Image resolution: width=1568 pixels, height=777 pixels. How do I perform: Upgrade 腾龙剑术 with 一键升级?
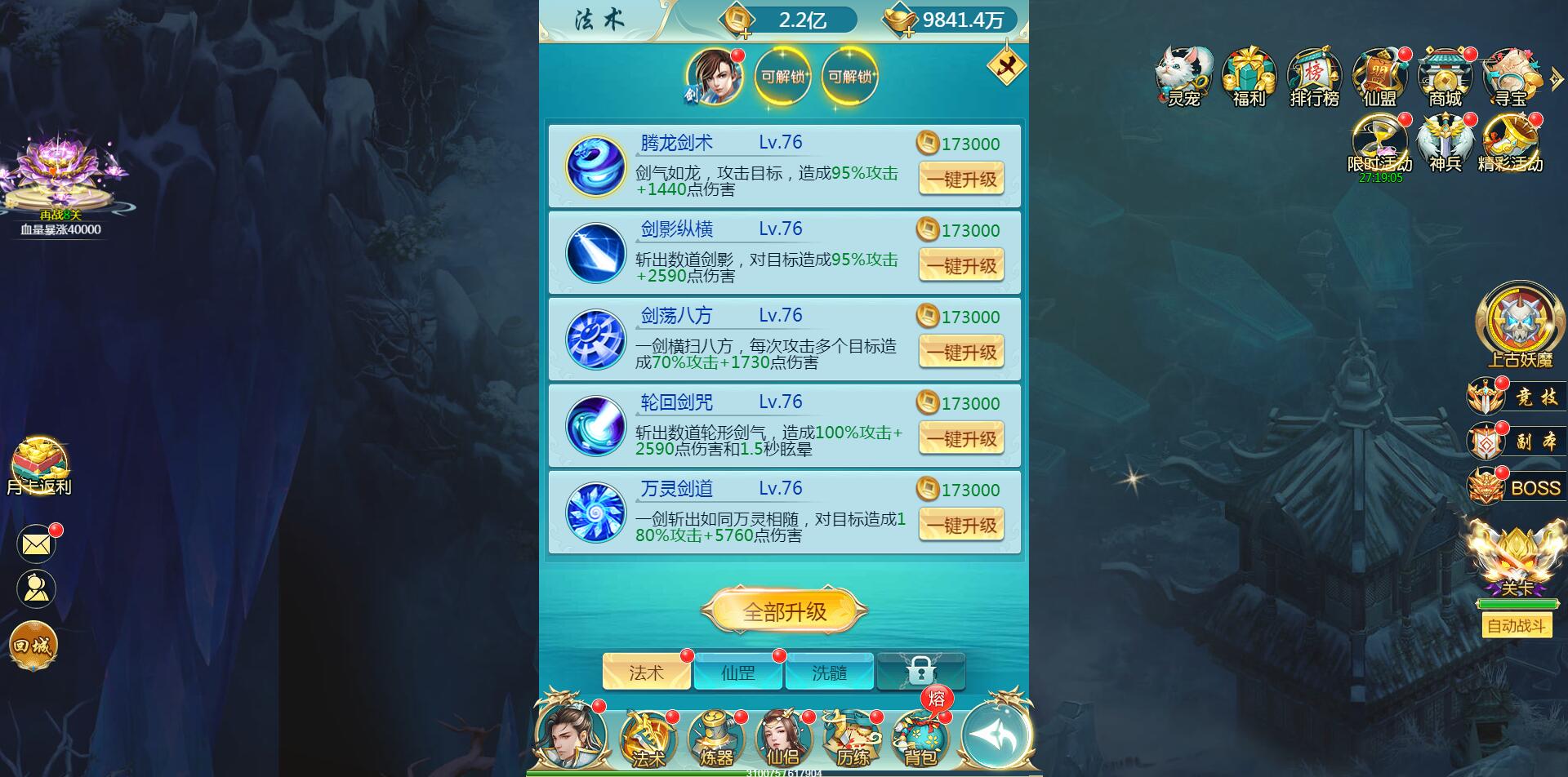pyautogui.click(x=961, y=179)
